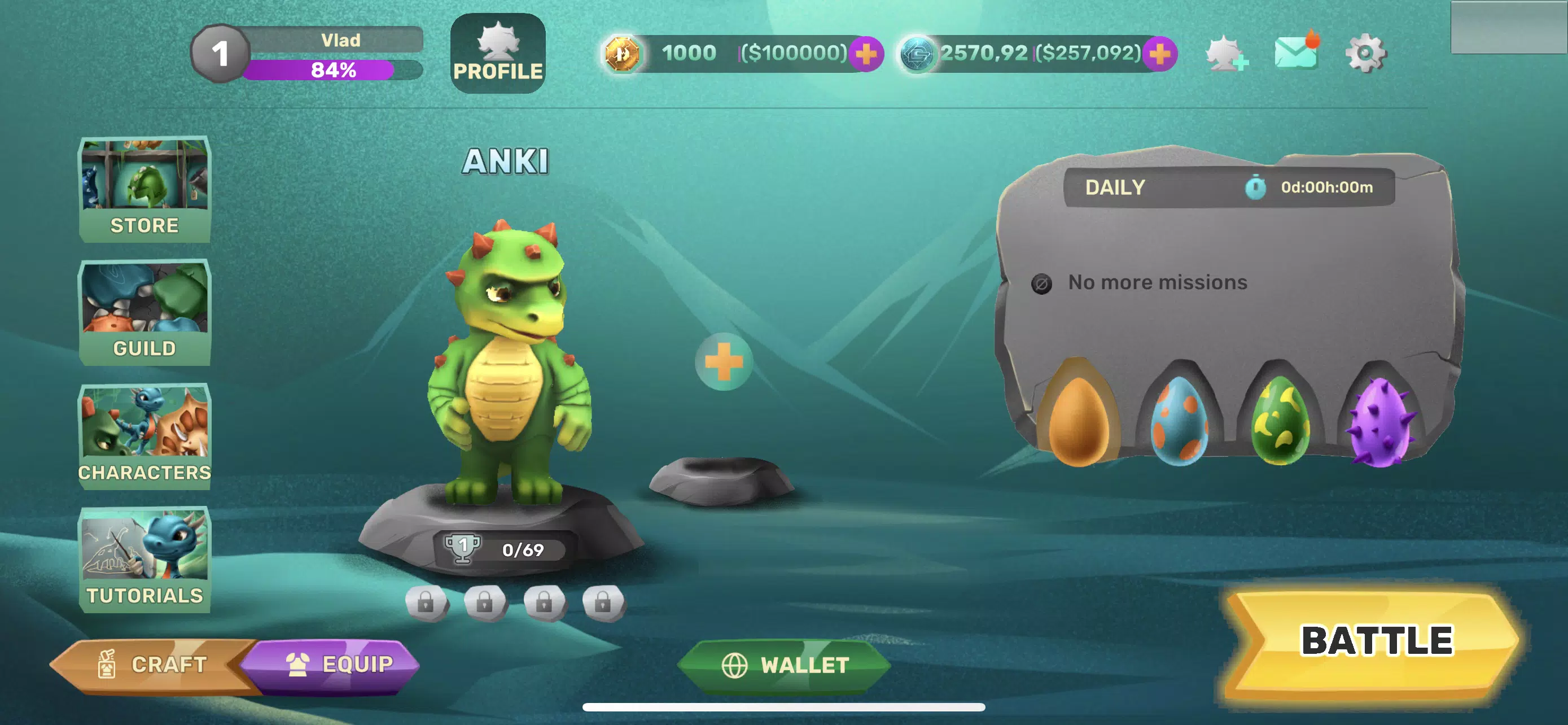Screen dimensions: 1568x725
Task: Select the plain orange egg
Action: pyautogui.click(x=1078, y=420)
